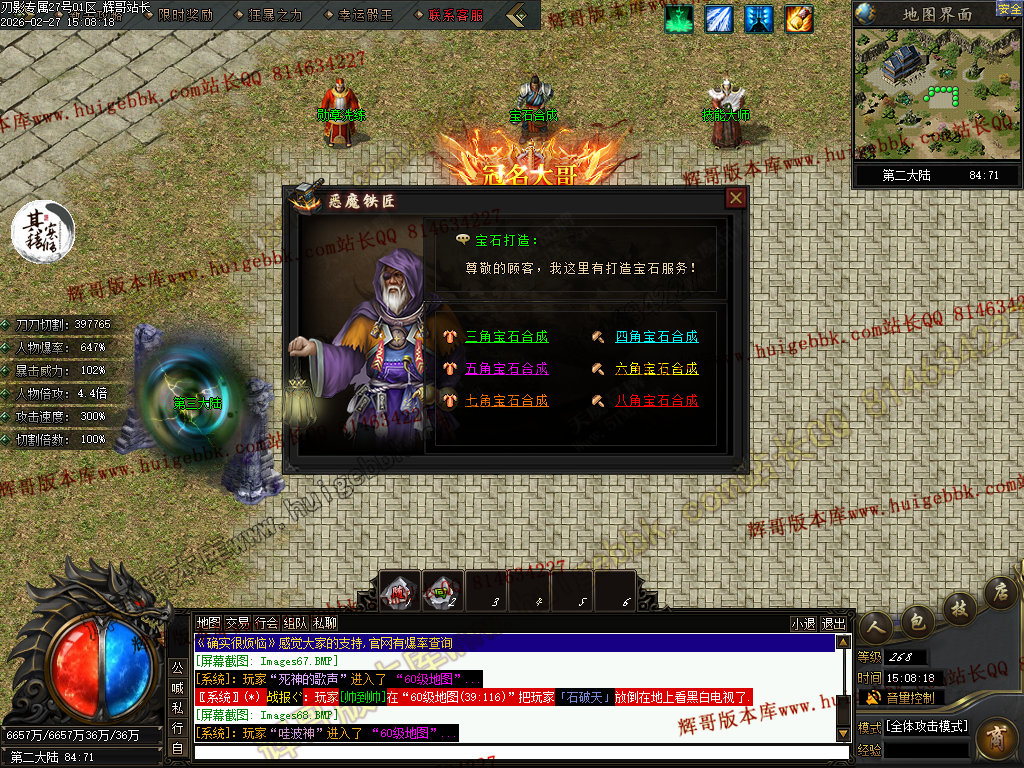Open the 限时奖励 menu
This screenshot has width=1024, height=768.
[185, 15]
